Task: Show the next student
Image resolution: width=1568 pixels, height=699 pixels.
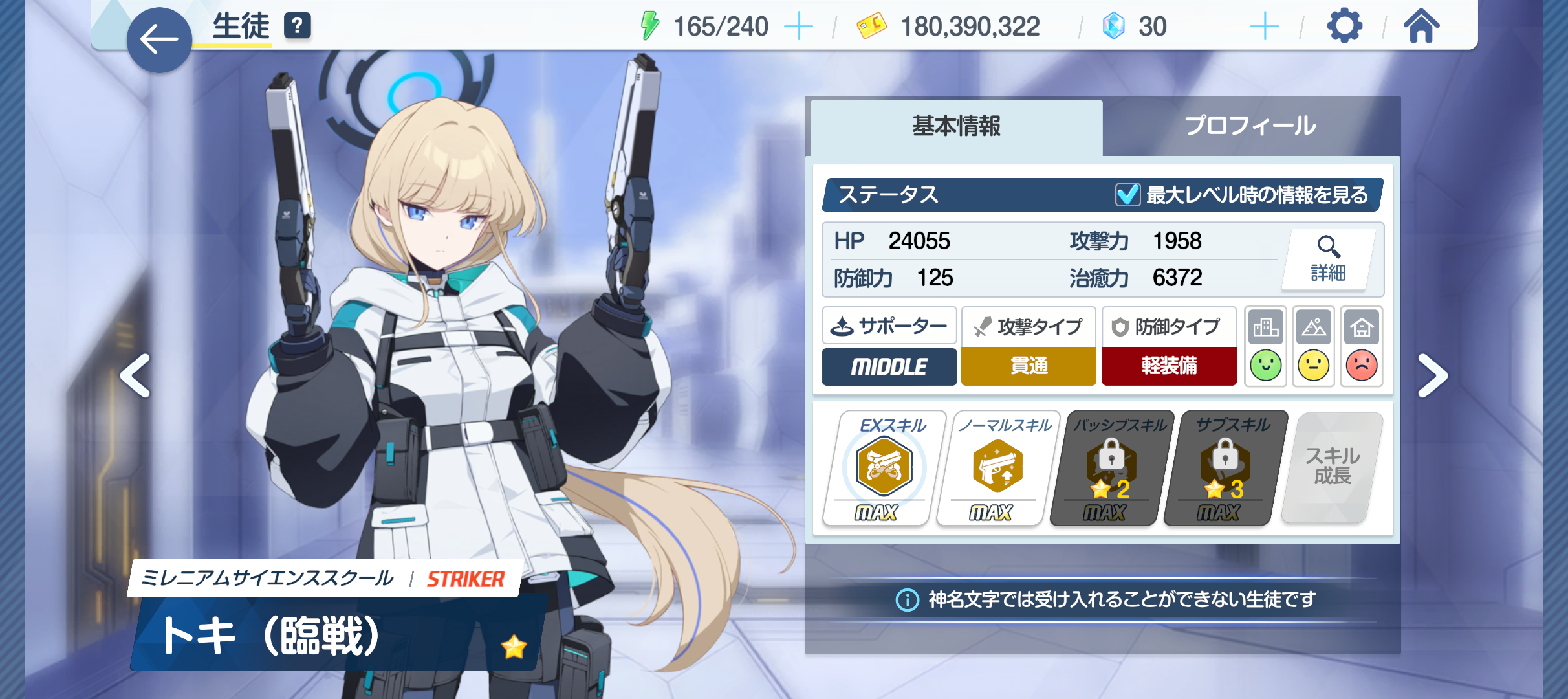Action: click(x=1432, y=375)
